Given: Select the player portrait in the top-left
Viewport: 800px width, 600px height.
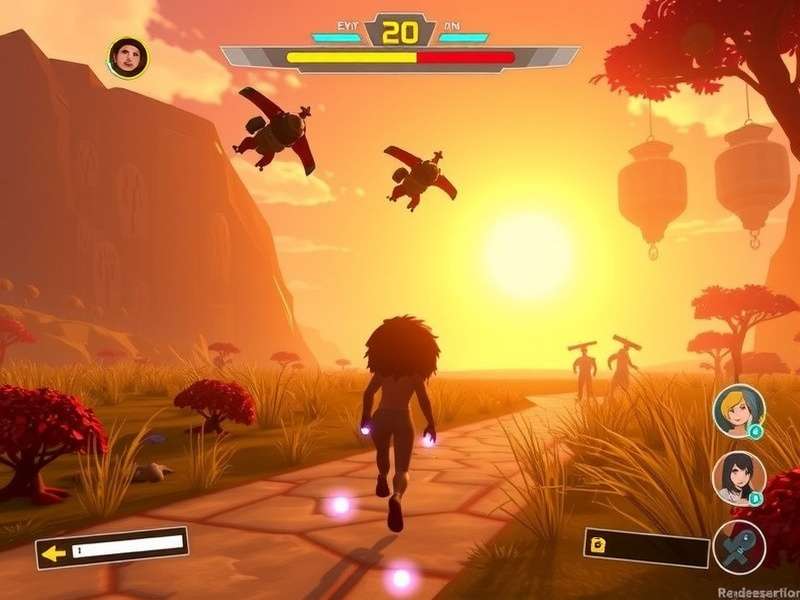Looking at the screenshot, I should (x=127, y=57).
